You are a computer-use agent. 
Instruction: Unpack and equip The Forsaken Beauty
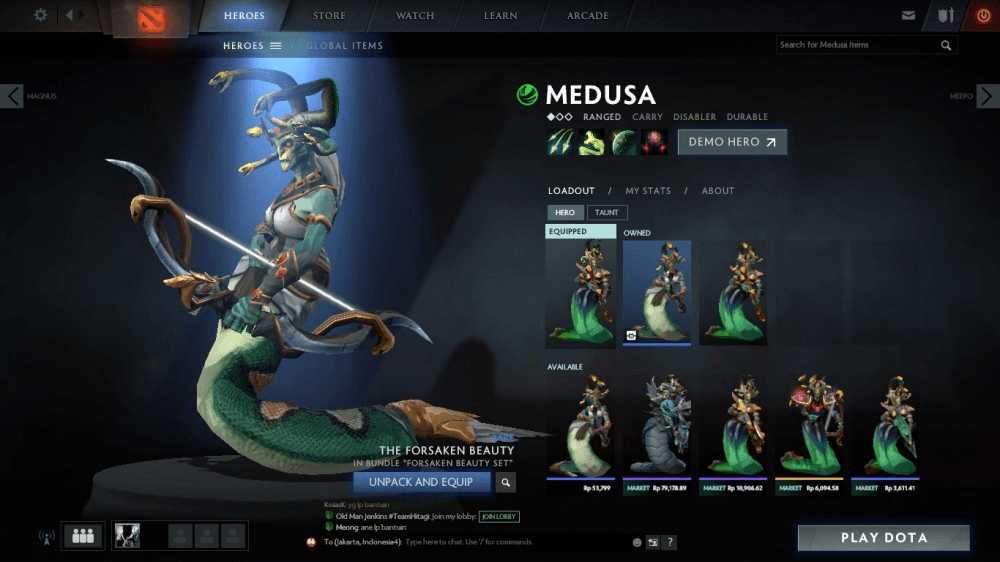point(421,482)
